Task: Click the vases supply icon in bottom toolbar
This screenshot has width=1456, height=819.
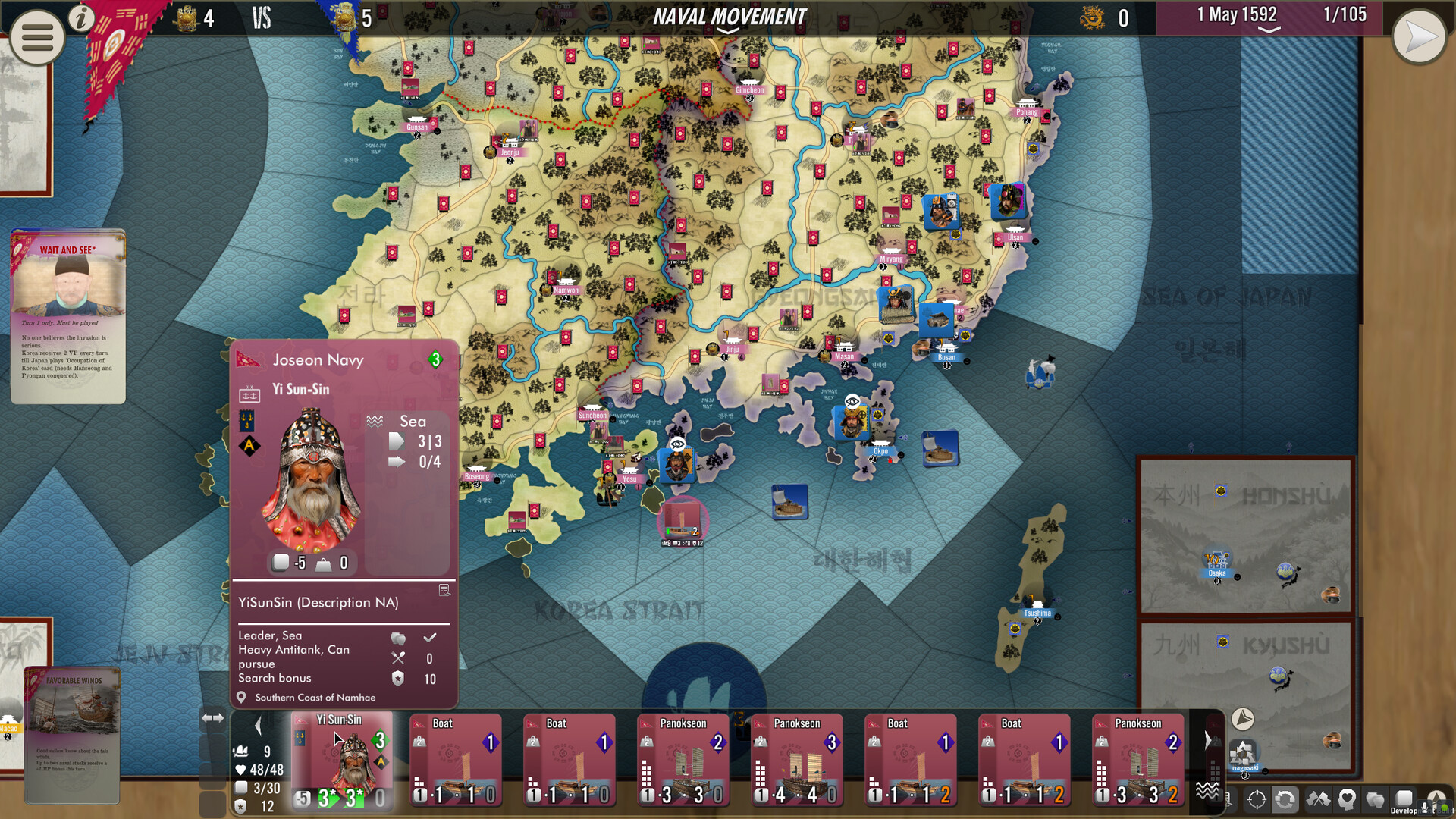Action: pyautogui.click(x=1376, y=801)
